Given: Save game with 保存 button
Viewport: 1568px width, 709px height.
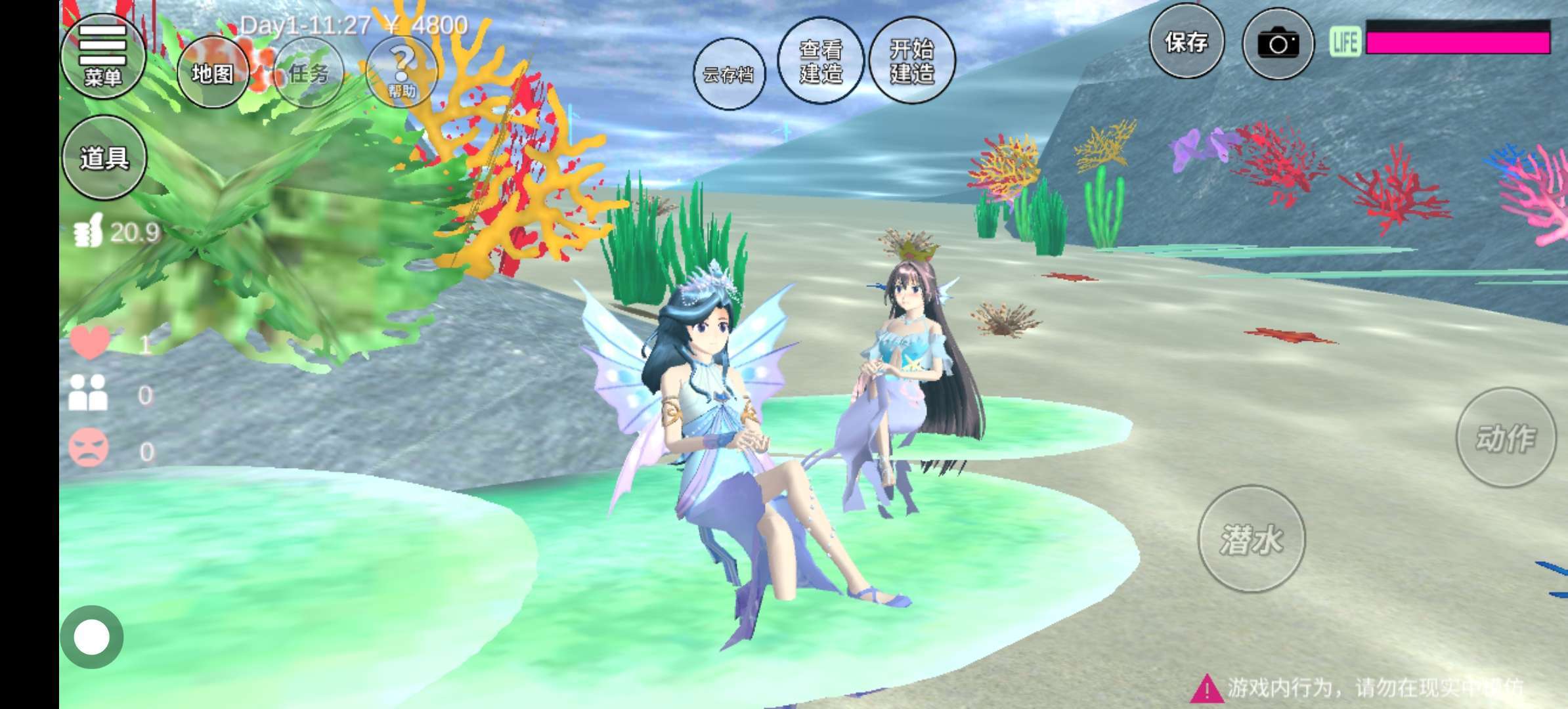Looking at the screenshot, I should tap(1187, 42).
